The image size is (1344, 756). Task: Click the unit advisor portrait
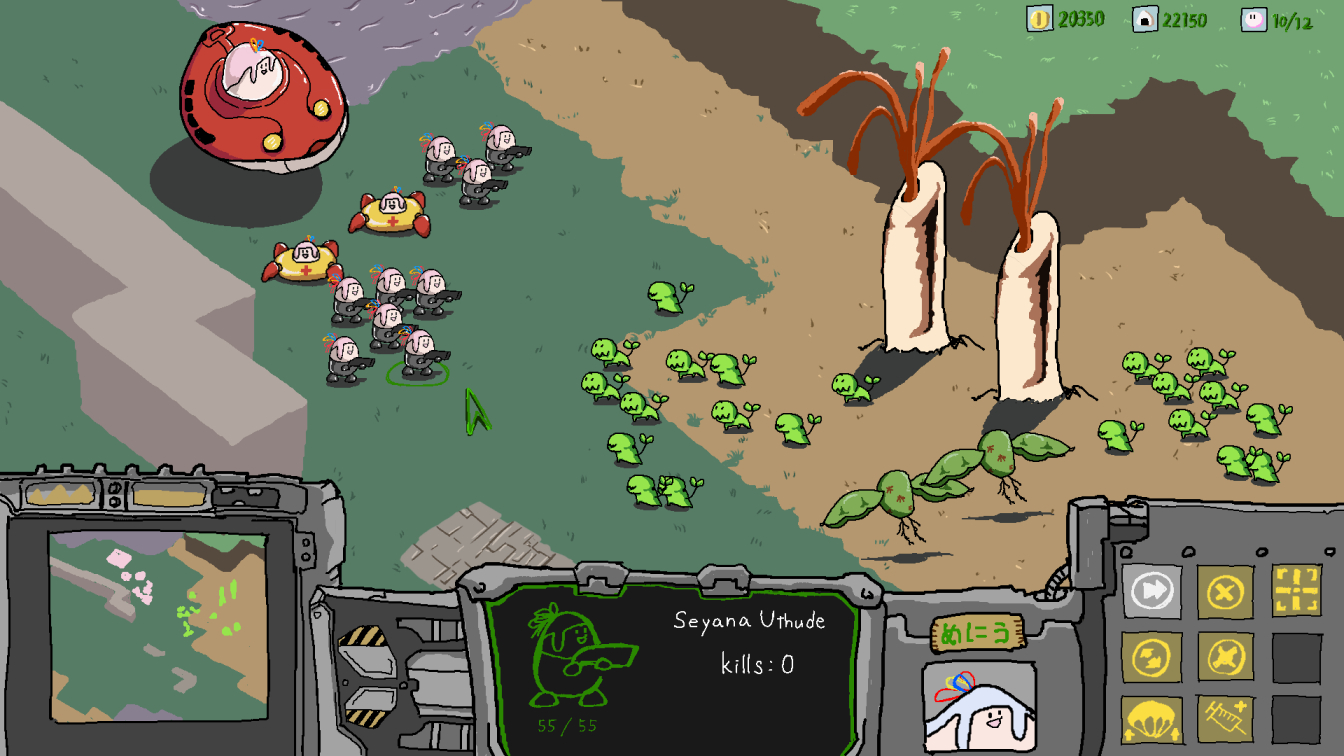coord(978,706)
